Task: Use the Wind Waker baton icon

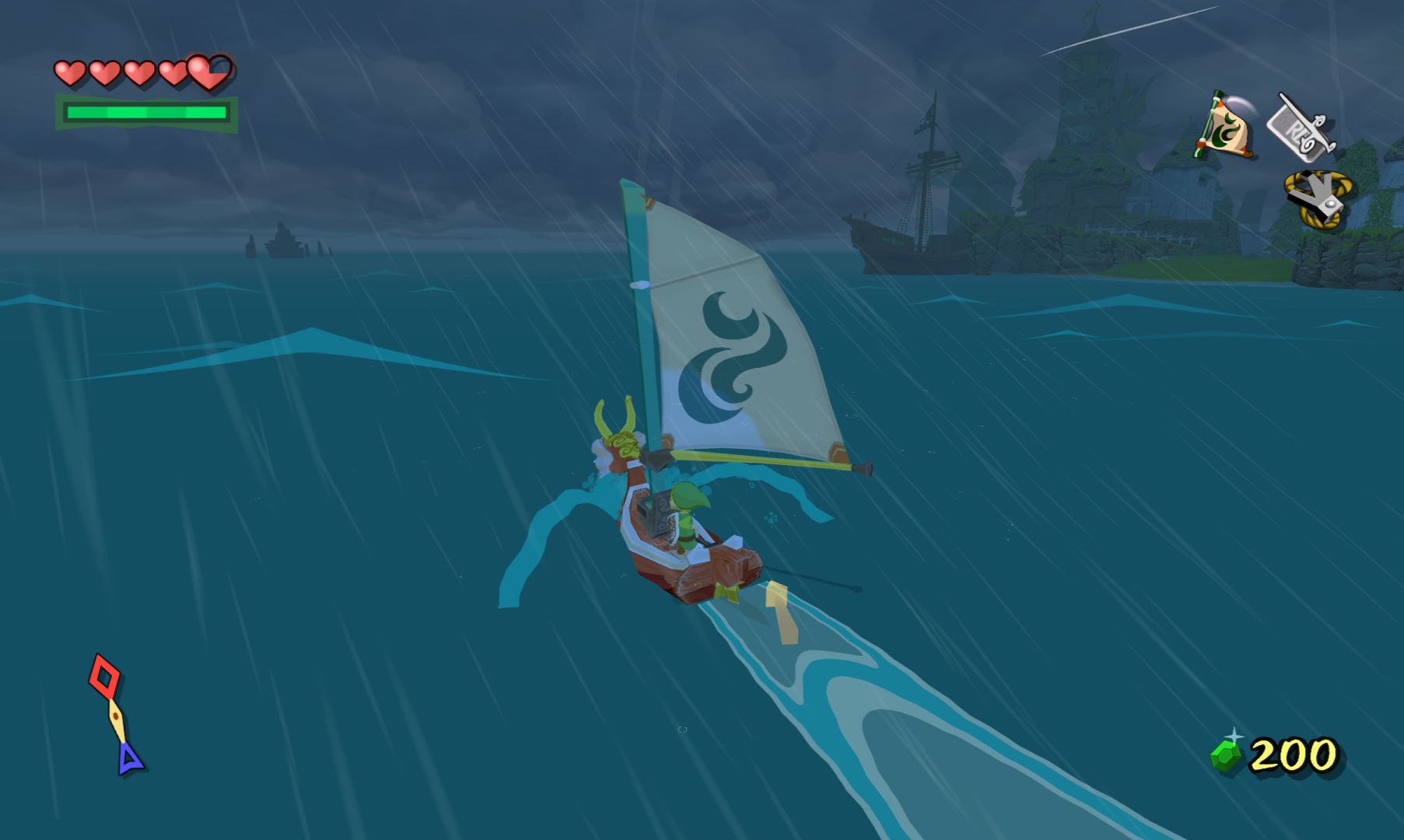Action: tap(1301, 127)
